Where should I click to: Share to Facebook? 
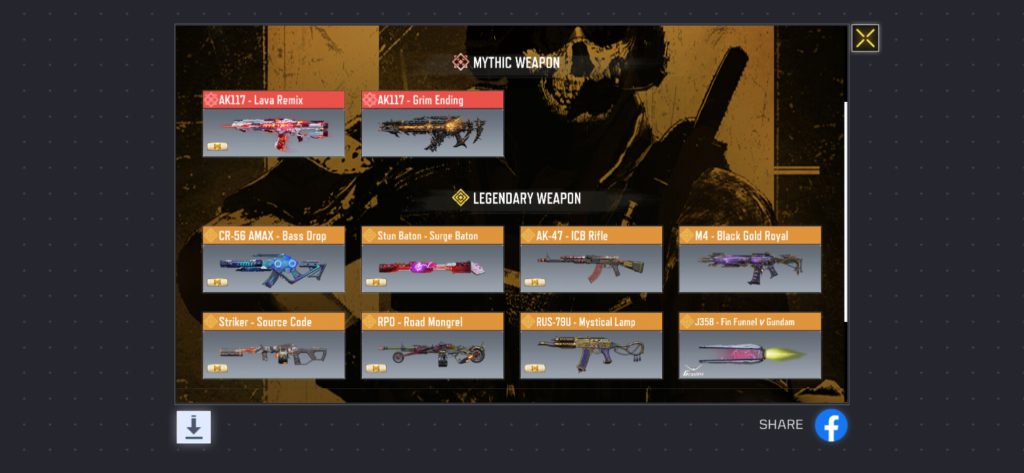(x=831, y=425)
